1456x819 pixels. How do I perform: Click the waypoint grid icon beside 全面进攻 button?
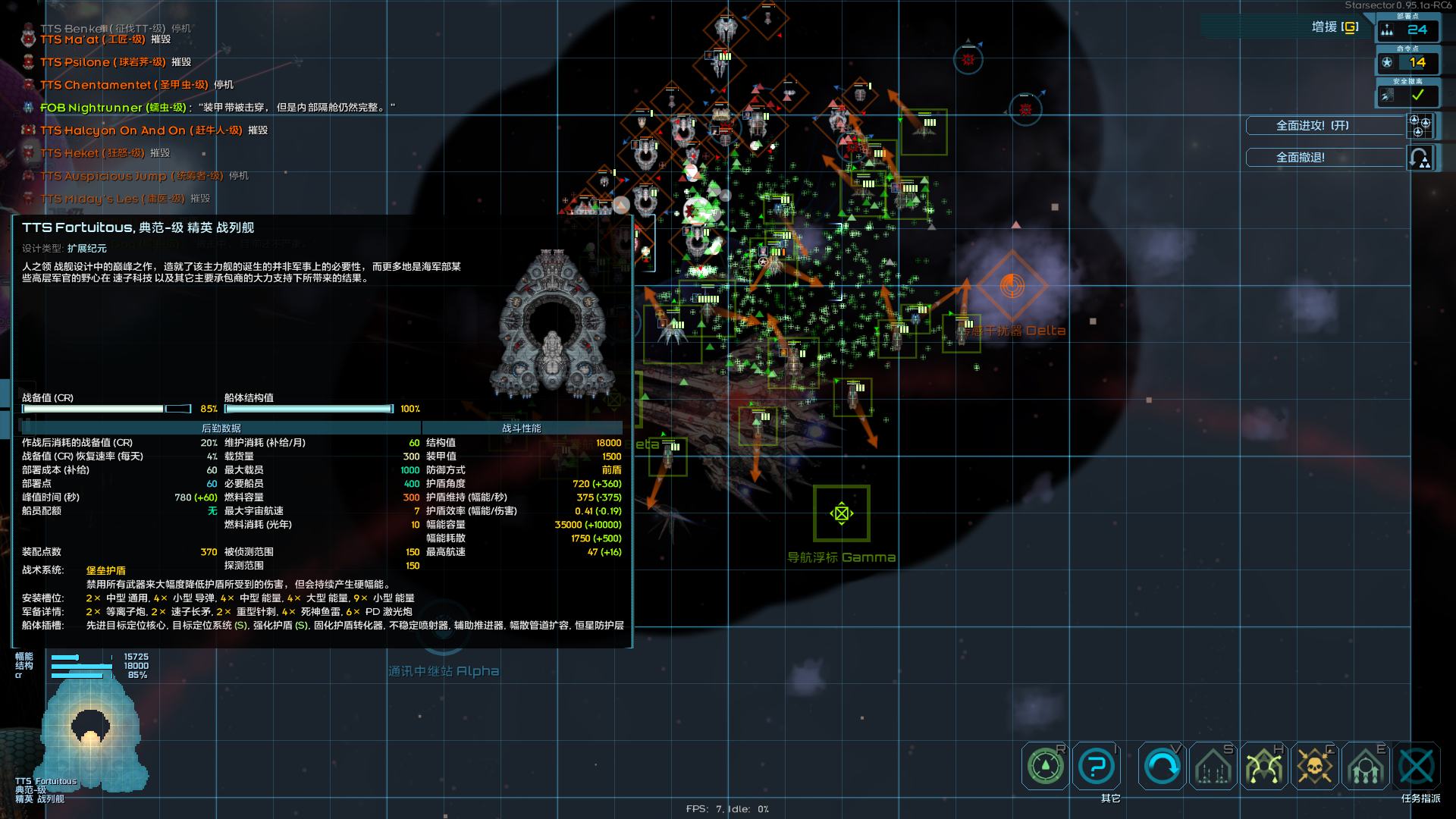tap(1420, 126)
